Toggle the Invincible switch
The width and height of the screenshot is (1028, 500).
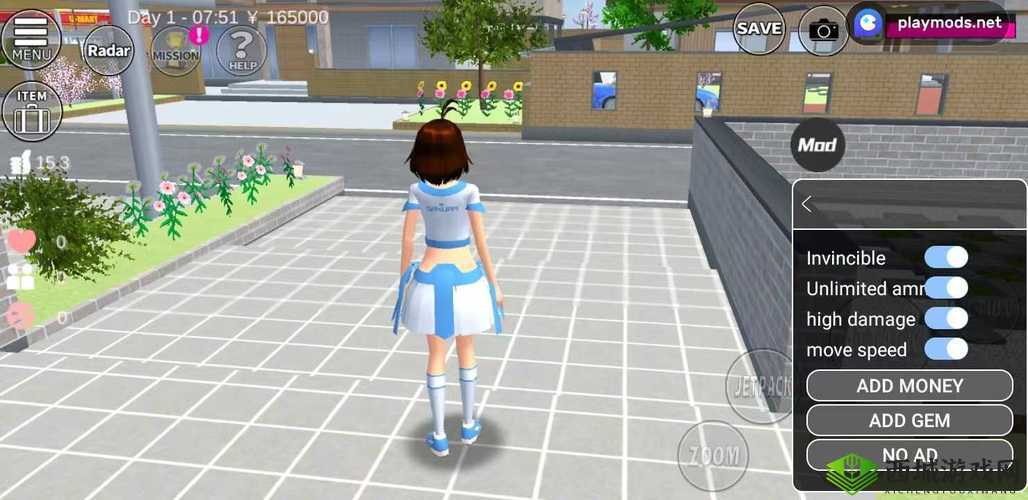pos(946,257)
